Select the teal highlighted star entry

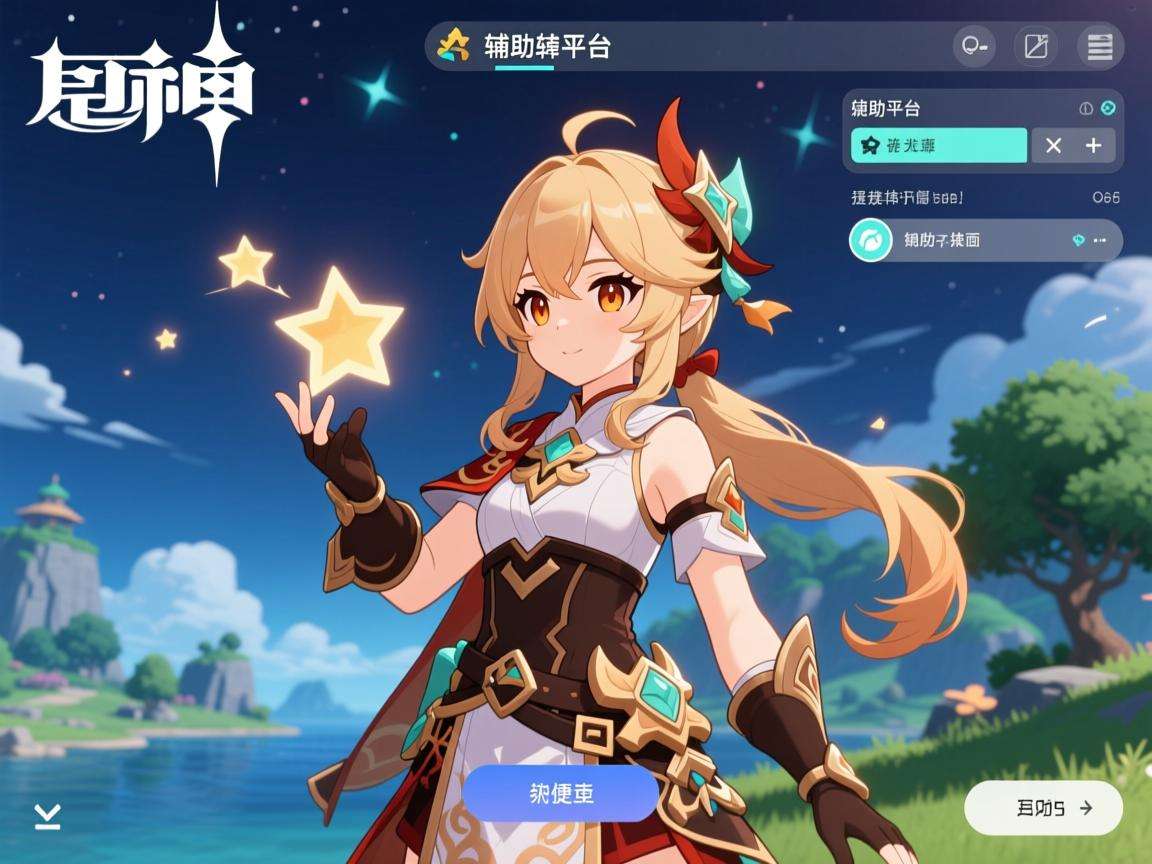[938, 146]
